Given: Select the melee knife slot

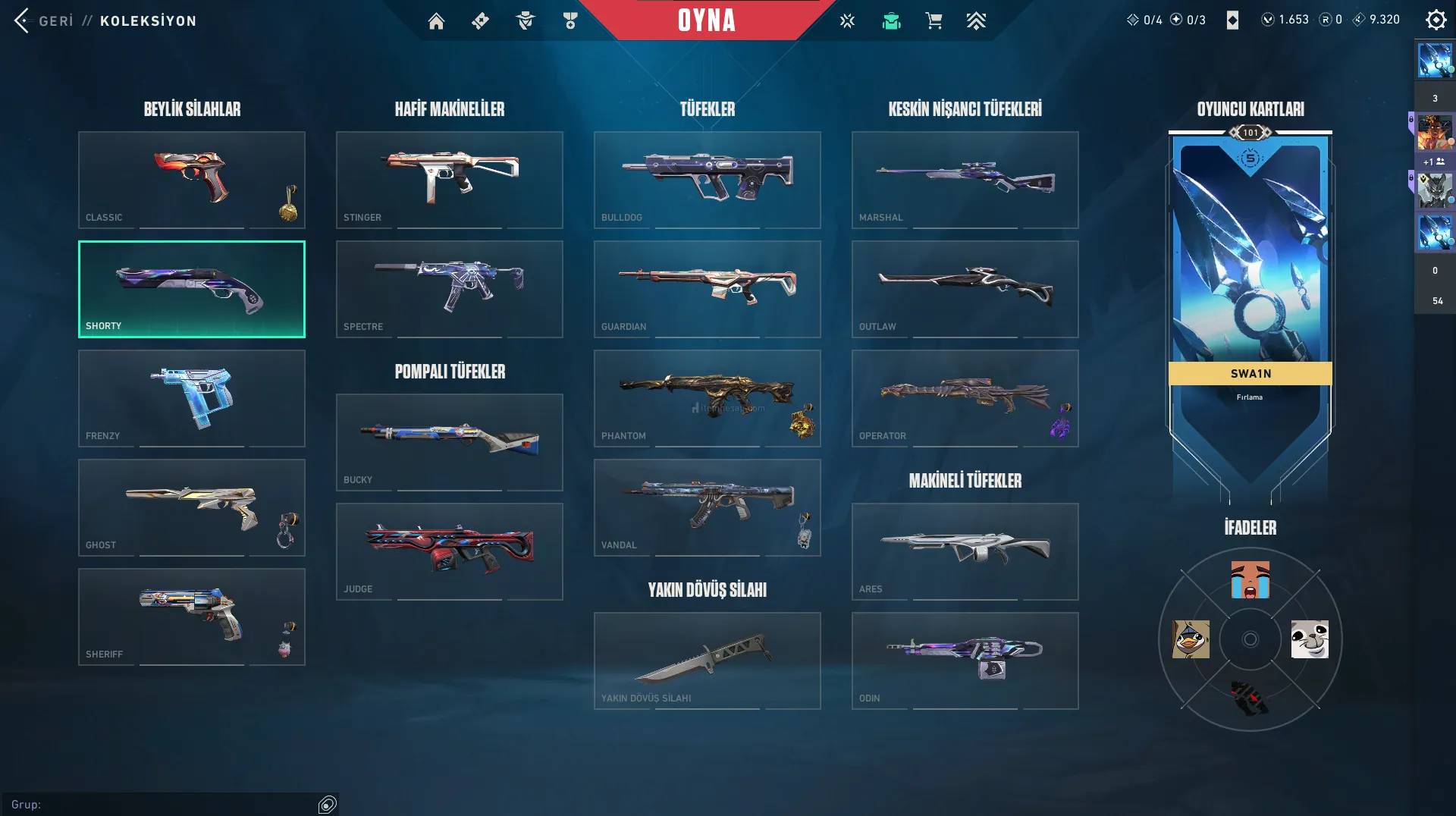Looking at the screenshot, I should 707,661.
